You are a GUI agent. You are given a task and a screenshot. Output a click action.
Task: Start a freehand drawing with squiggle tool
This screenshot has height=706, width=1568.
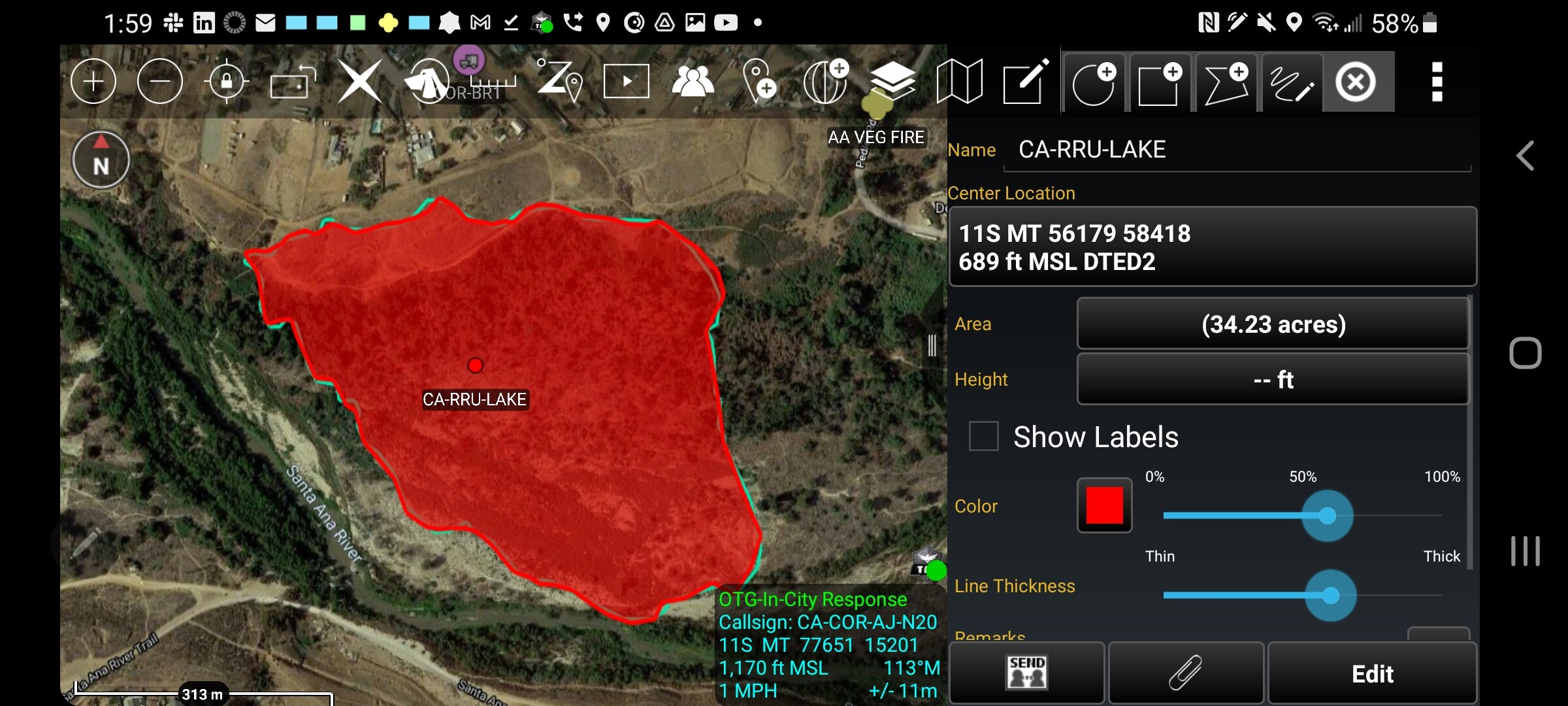(1292, 83)
